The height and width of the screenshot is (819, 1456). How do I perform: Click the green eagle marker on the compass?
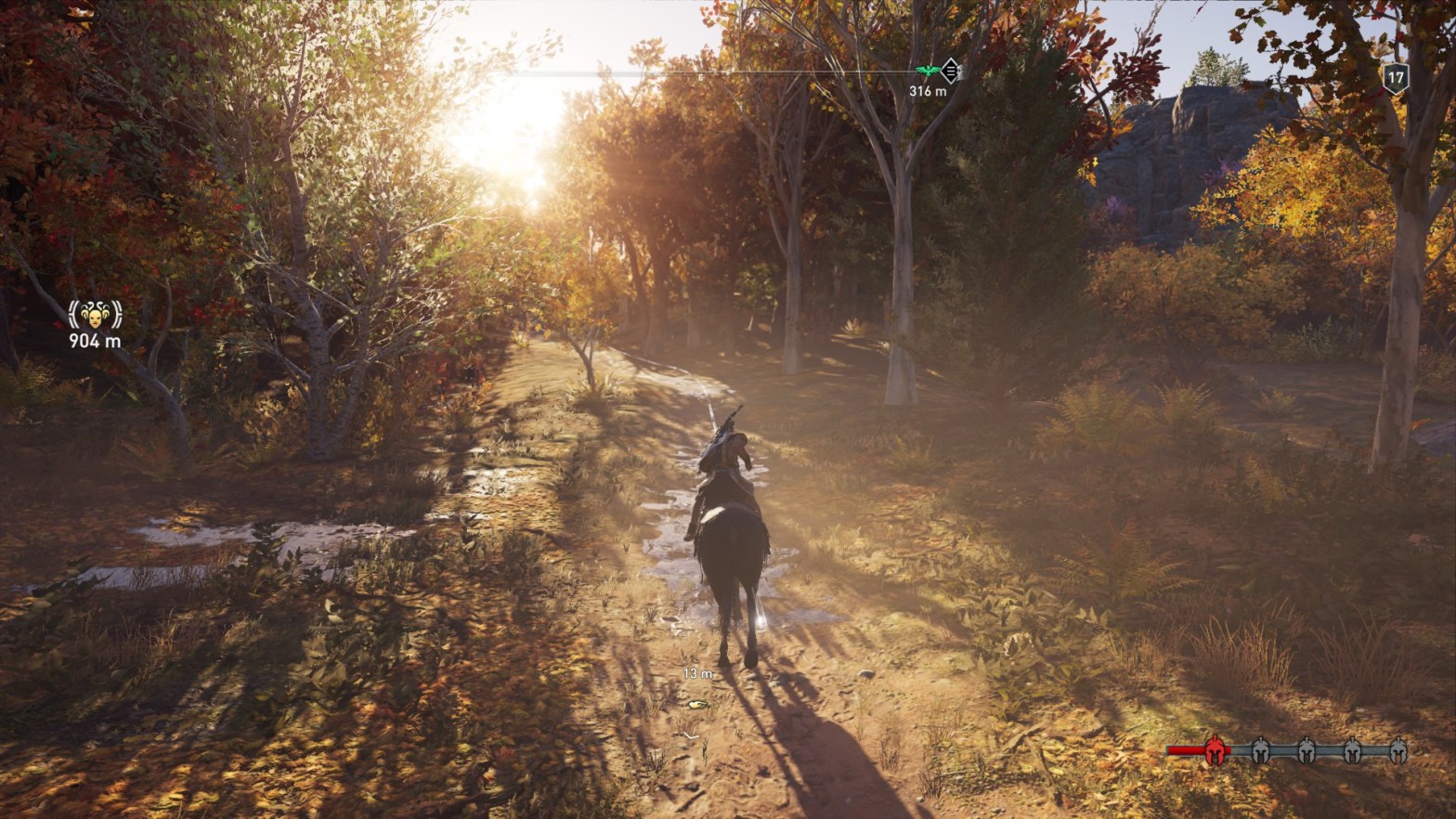tap(927, 71)
